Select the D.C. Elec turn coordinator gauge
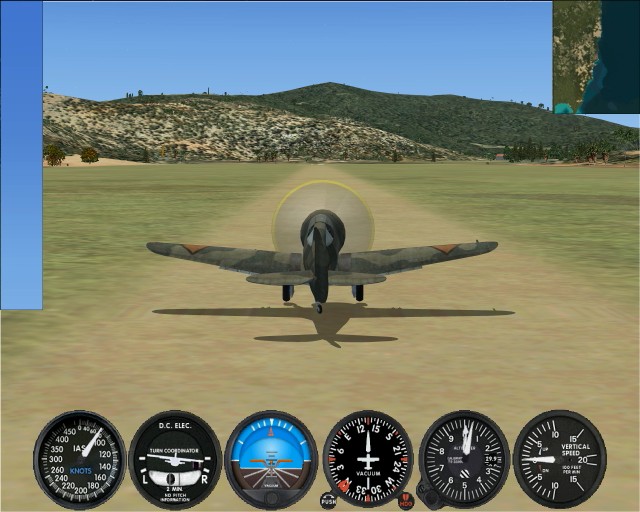This screenshot has height=512, width=640. pyautogui.click(x=175, y=459)
